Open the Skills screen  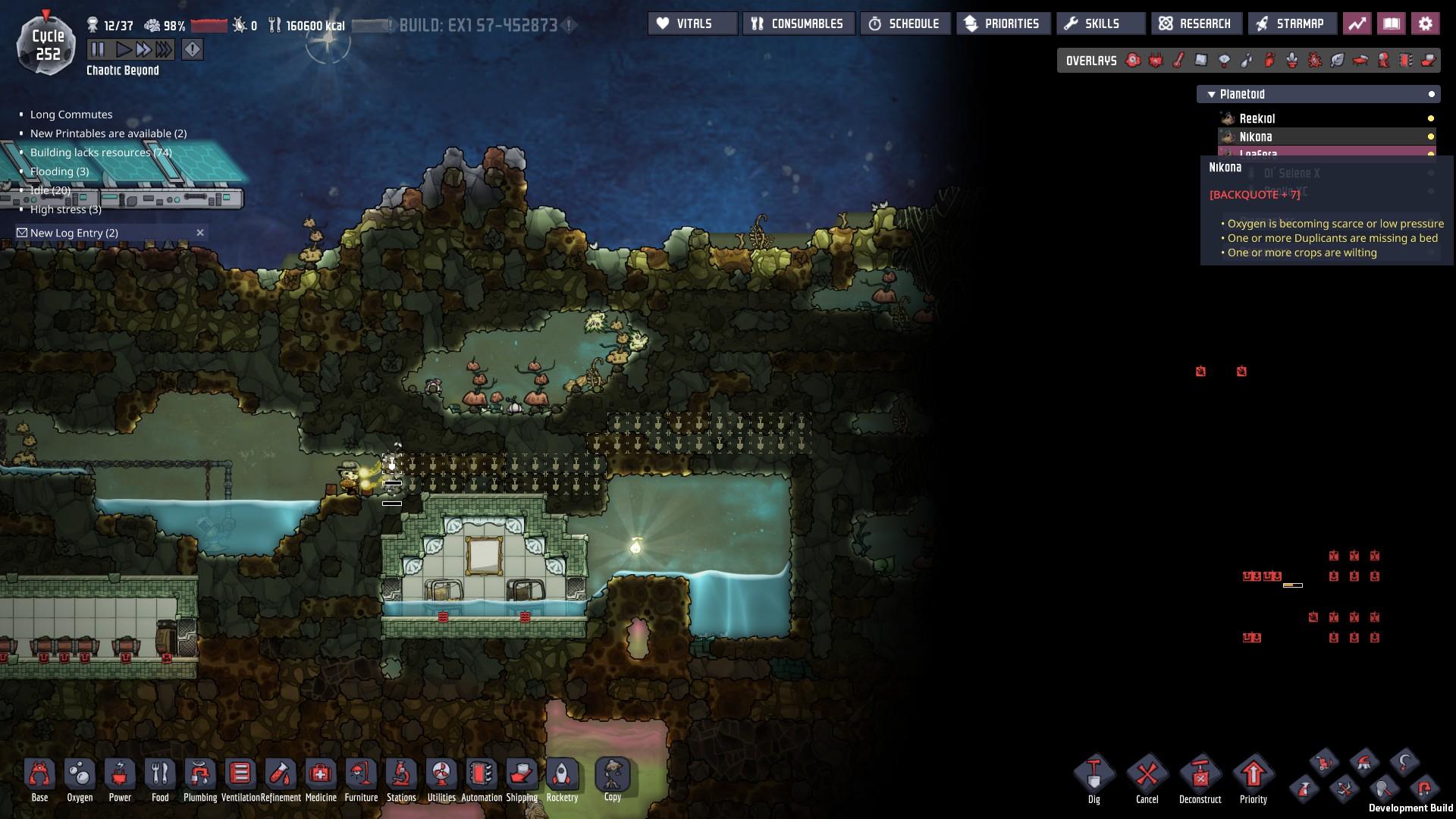point(1100,24)
